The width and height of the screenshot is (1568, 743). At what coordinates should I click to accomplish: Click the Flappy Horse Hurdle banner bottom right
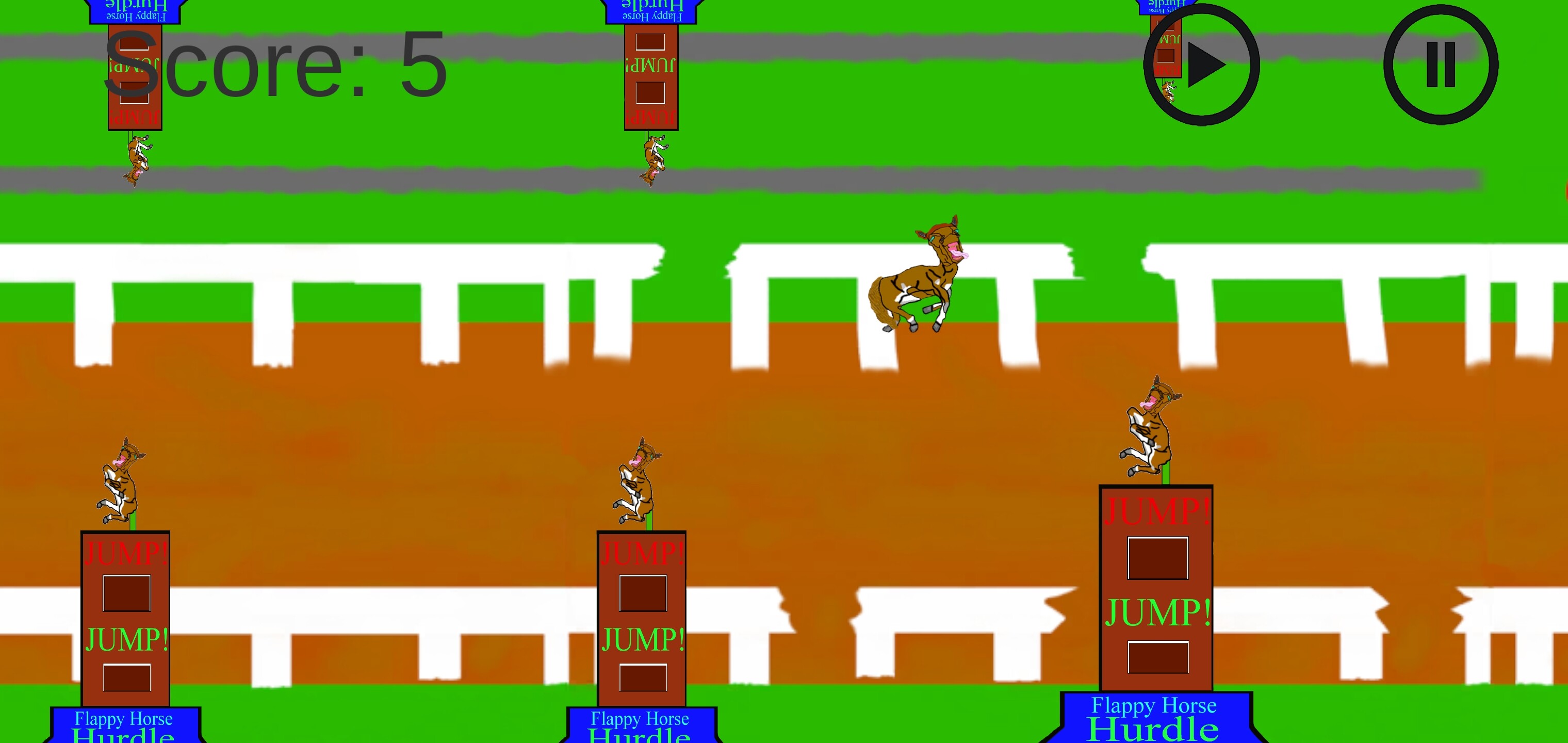[1155, 716]
